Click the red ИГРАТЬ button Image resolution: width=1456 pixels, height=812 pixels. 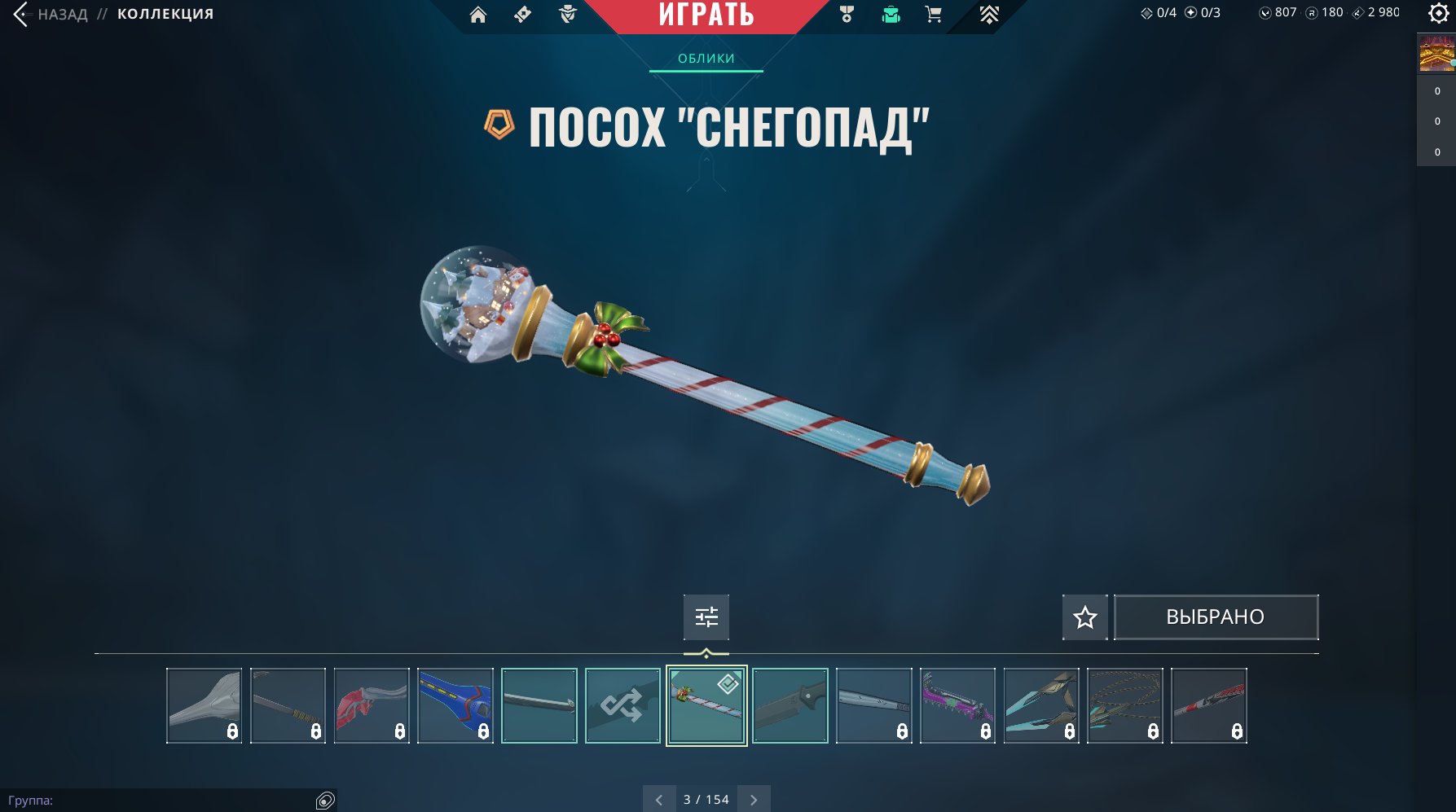pos(706,15)
